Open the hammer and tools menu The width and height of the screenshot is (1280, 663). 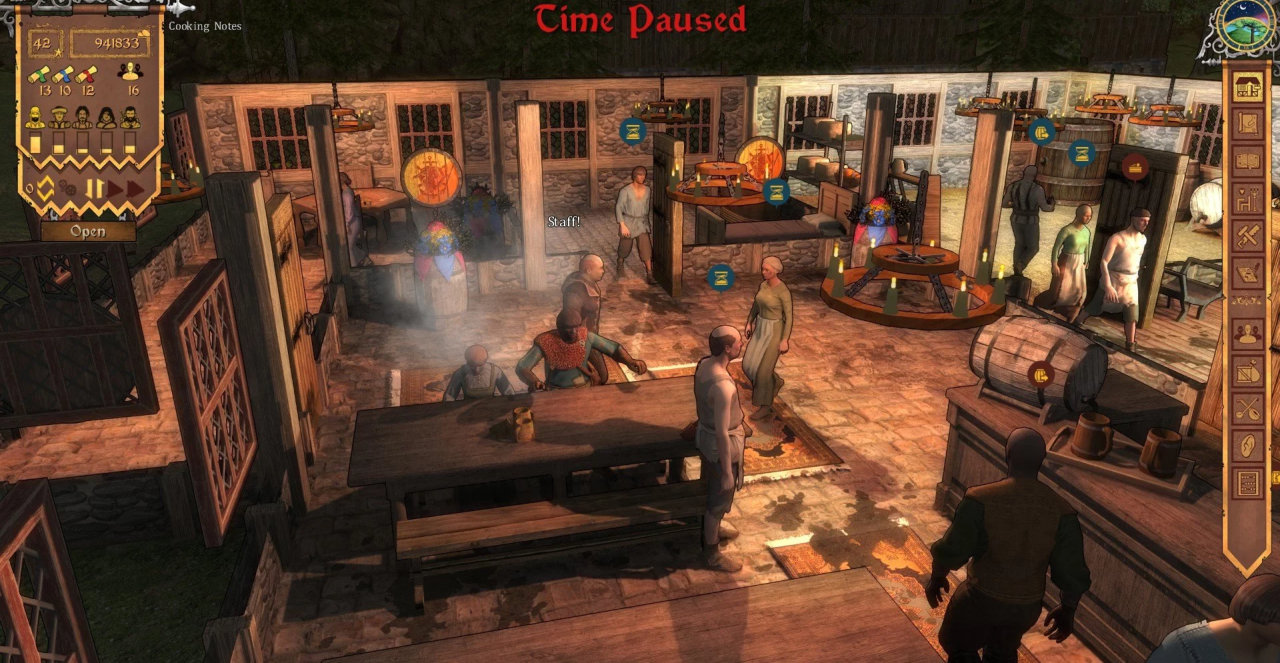pyautogui.click(x=1247, y=234)
